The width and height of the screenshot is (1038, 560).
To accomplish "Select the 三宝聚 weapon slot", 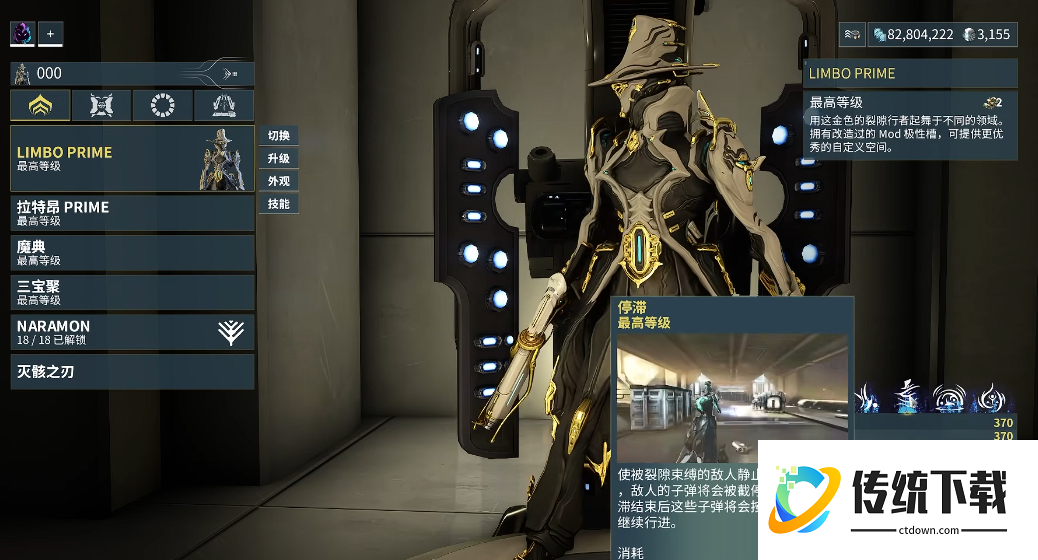I will click(x=132, y=292).
